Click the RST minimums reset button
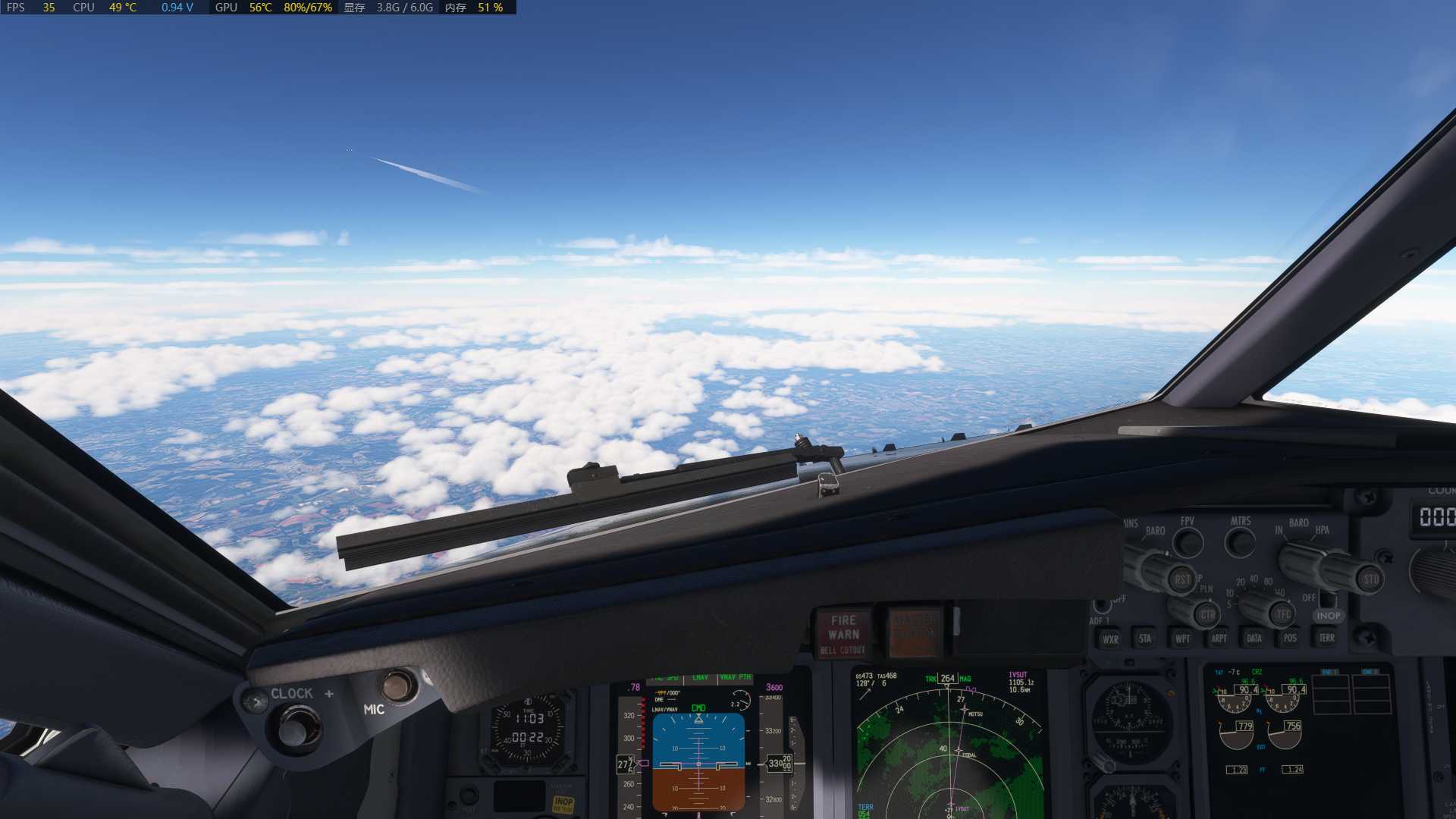1456x819 pixels. point(1181,580)
